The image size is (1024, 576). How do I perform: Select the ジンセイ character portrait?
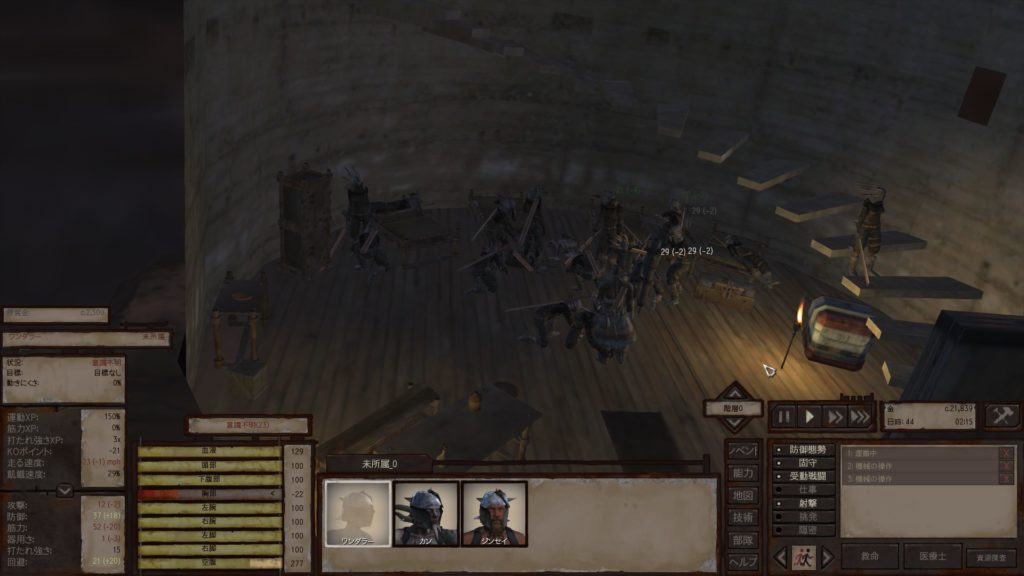(x=494, y=514)
